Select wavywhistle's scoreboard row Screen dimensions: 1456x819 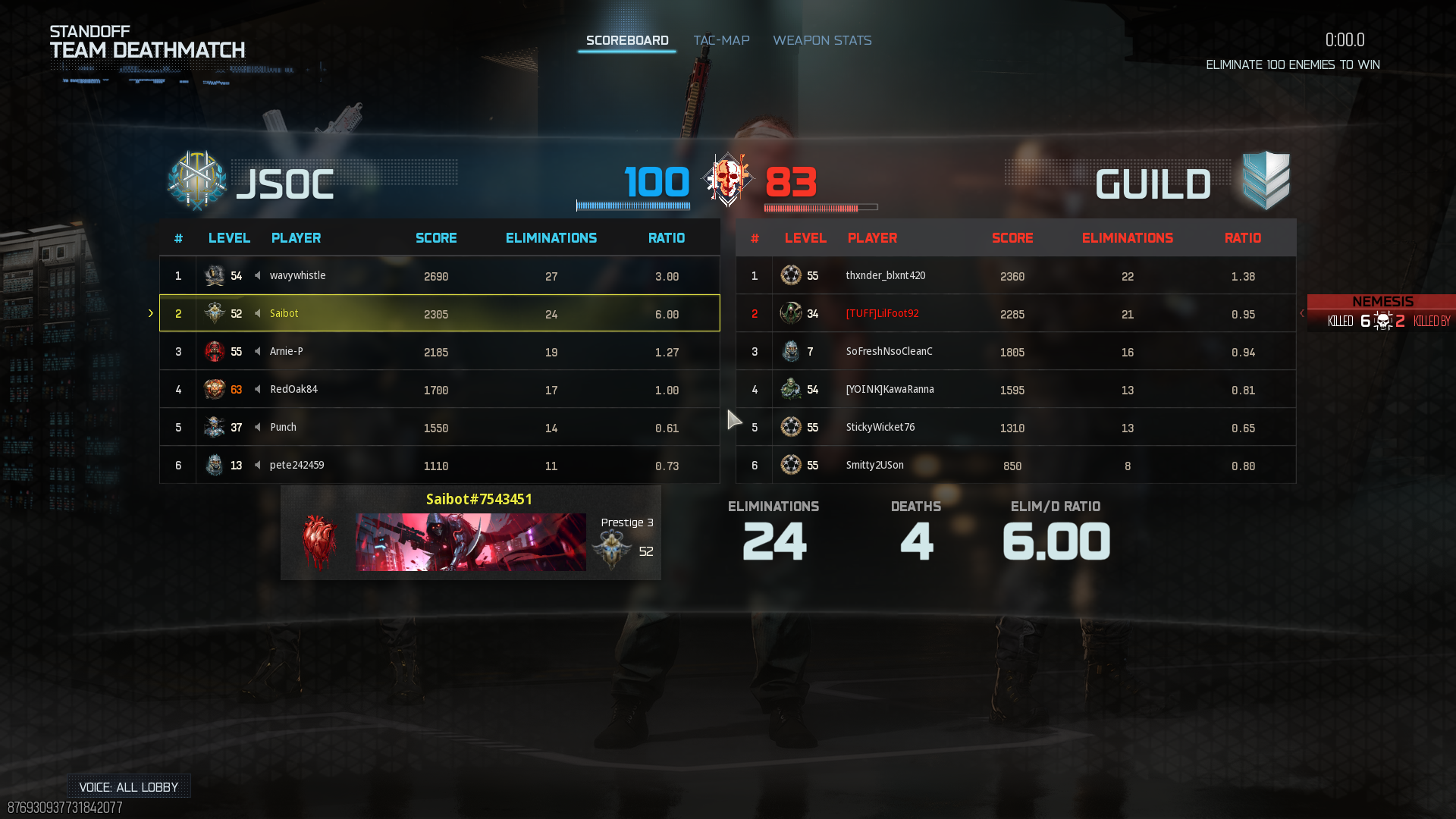click(x=440, y=275)
